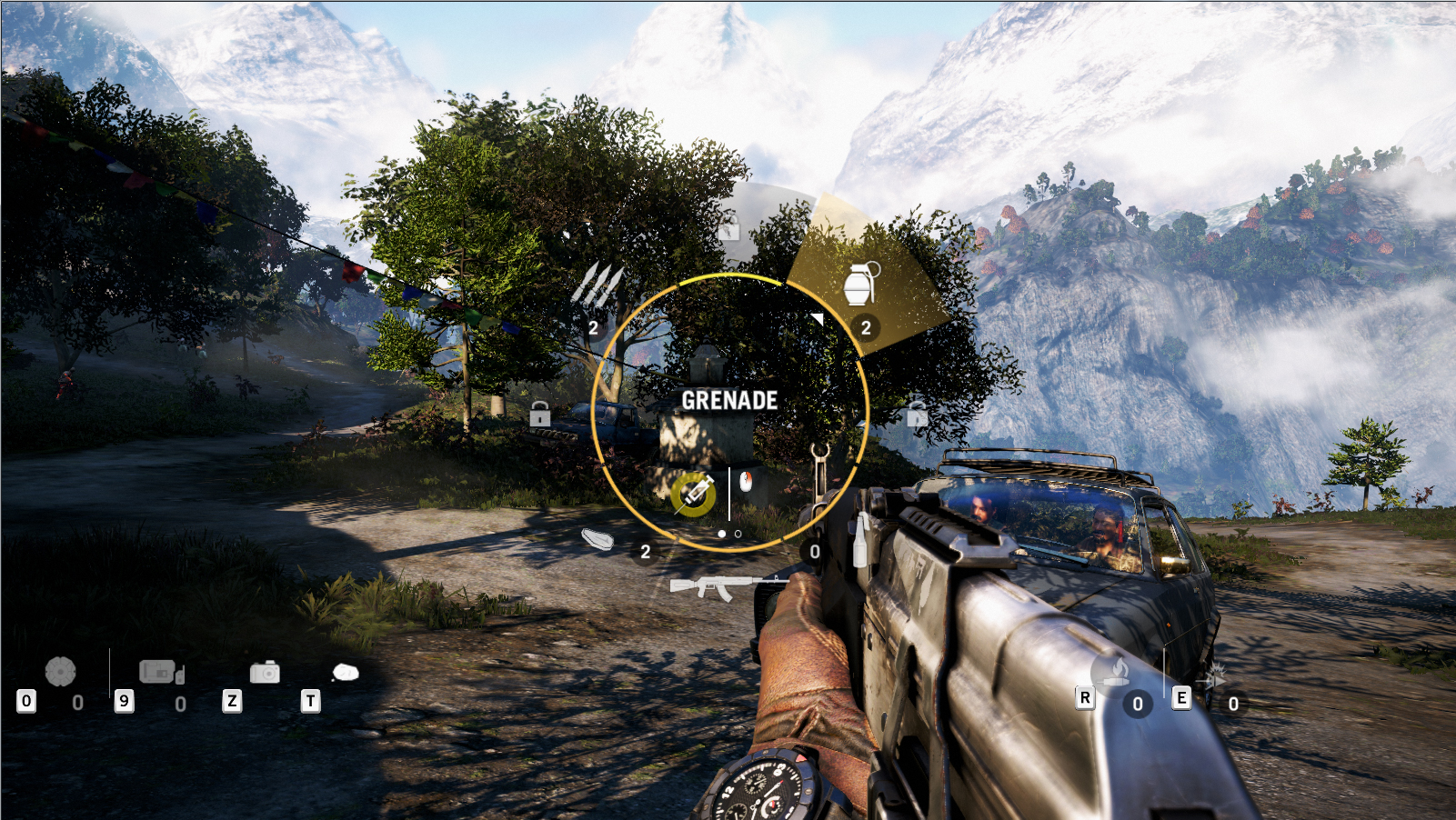The height and width of the screenshot is (820, 1456).
Task: Select the rock throw icon
Action: click(345, 672)
